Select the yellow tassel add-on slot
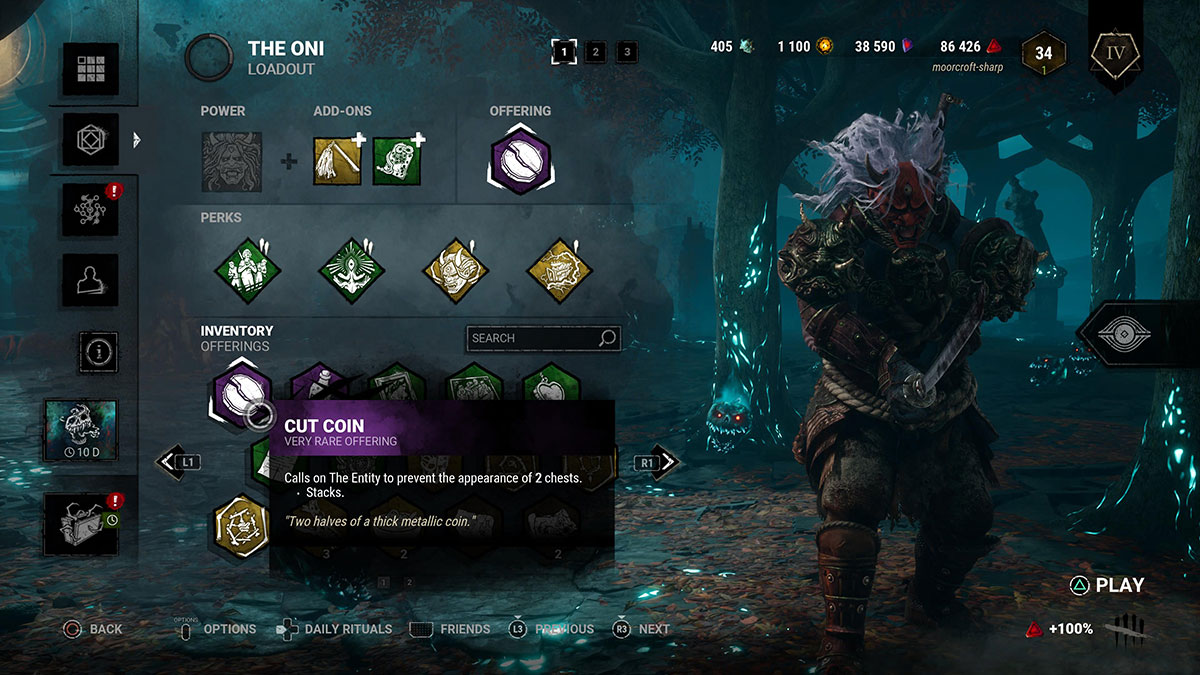Viewport: 1200px width, 675px height. click(x=339, y=162)
